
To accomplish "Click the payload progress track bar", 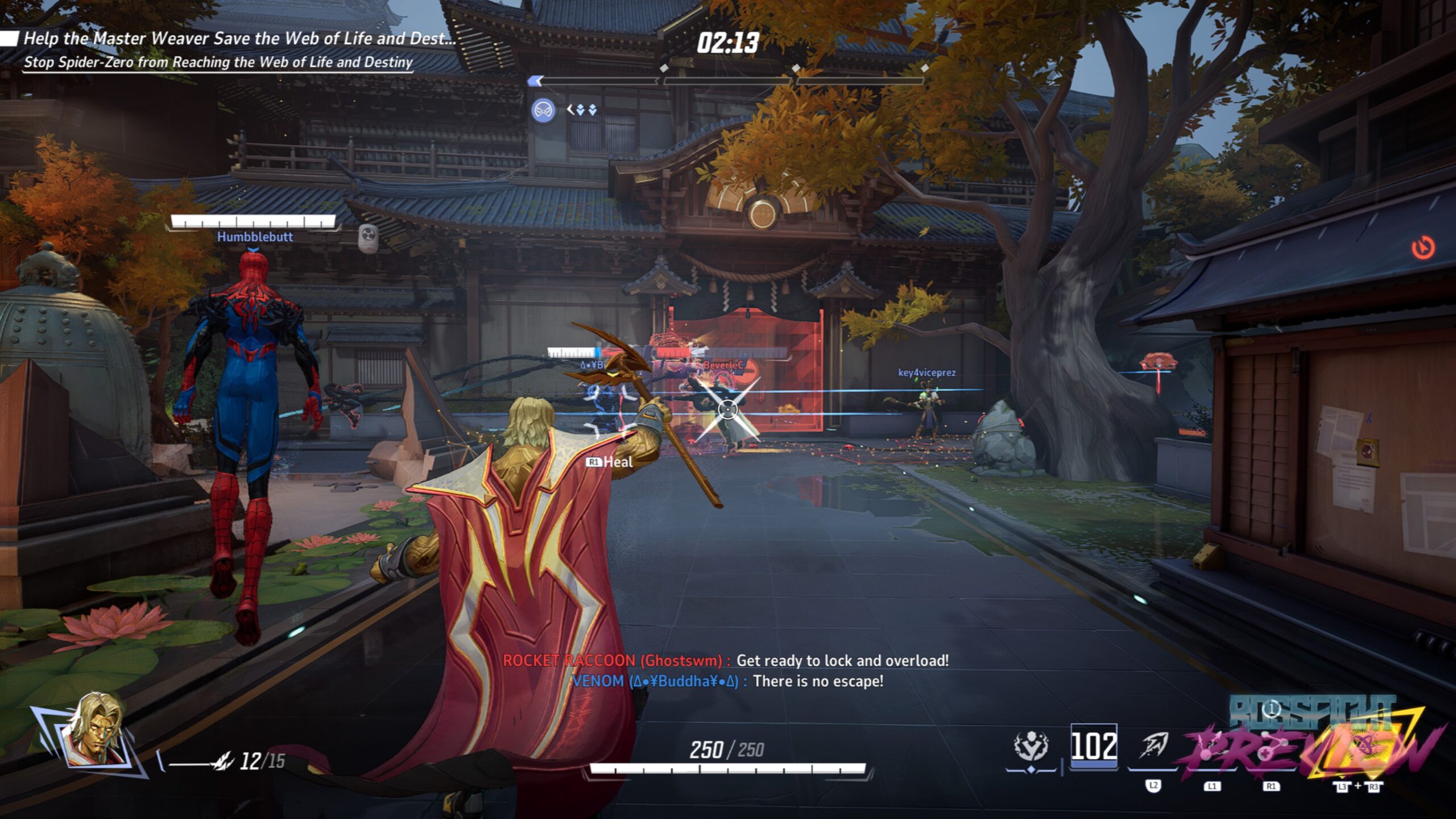I will (728, 81).
